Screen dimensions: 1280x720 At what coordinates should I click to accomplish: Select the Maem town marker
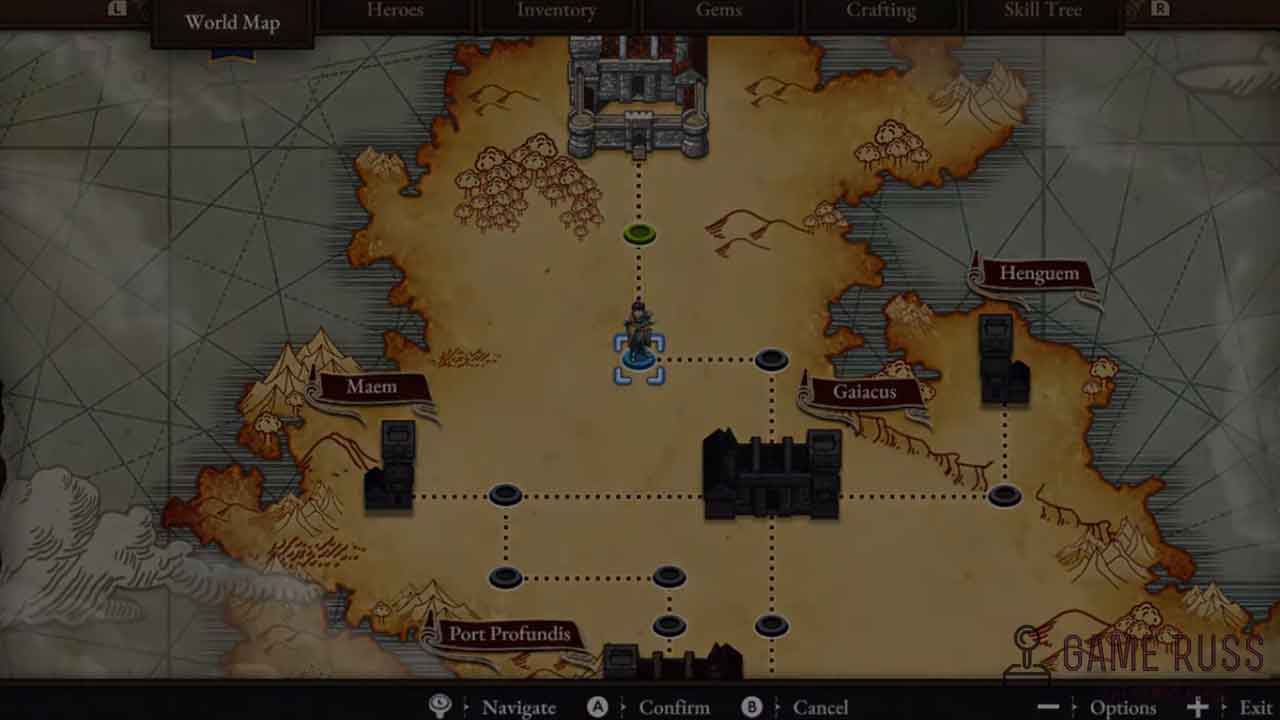pyautogui.click(x=390, y=468)
